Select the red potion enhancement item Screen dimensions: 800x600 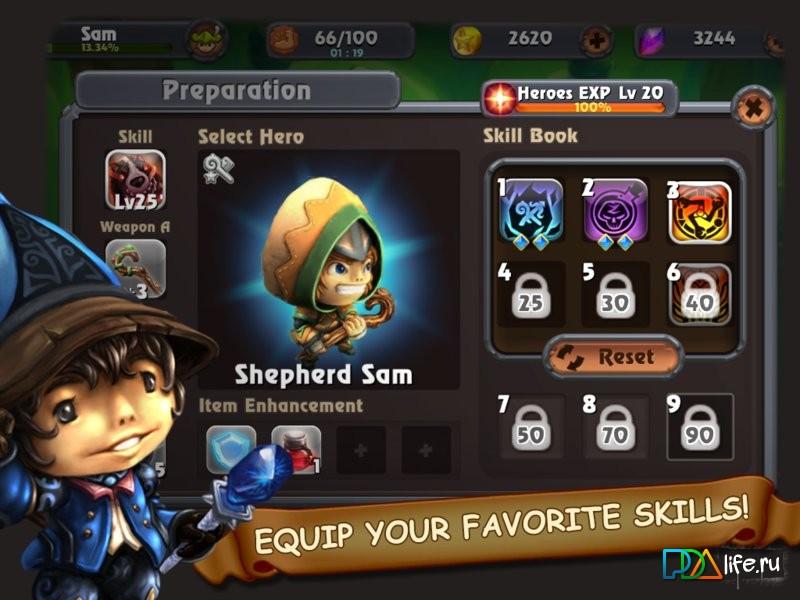pos(296,449)
